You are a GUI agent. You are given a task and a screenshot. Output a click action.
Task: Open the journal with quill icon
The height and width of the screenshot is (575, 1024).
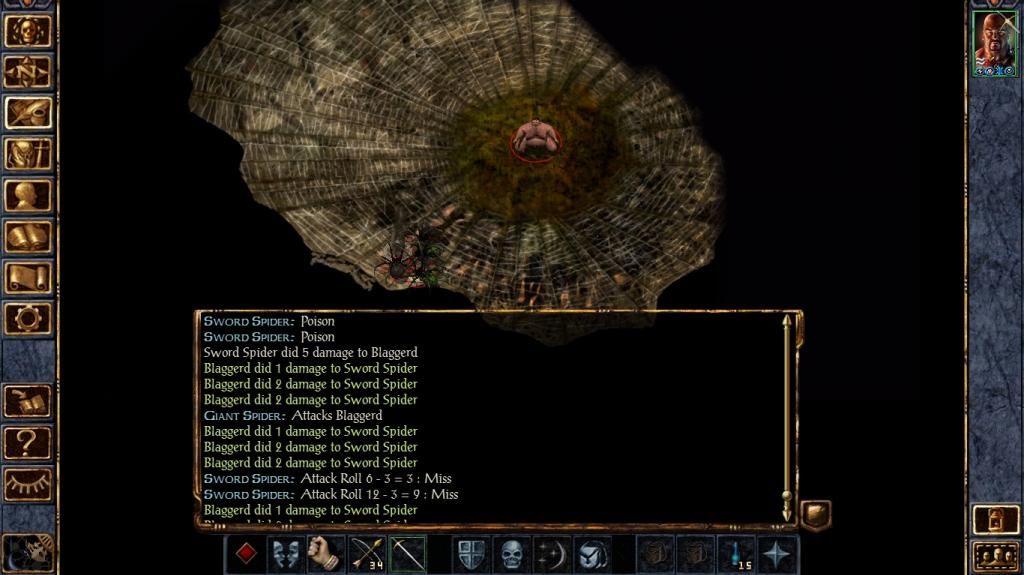pyautogui.click(x=28, y=112)
